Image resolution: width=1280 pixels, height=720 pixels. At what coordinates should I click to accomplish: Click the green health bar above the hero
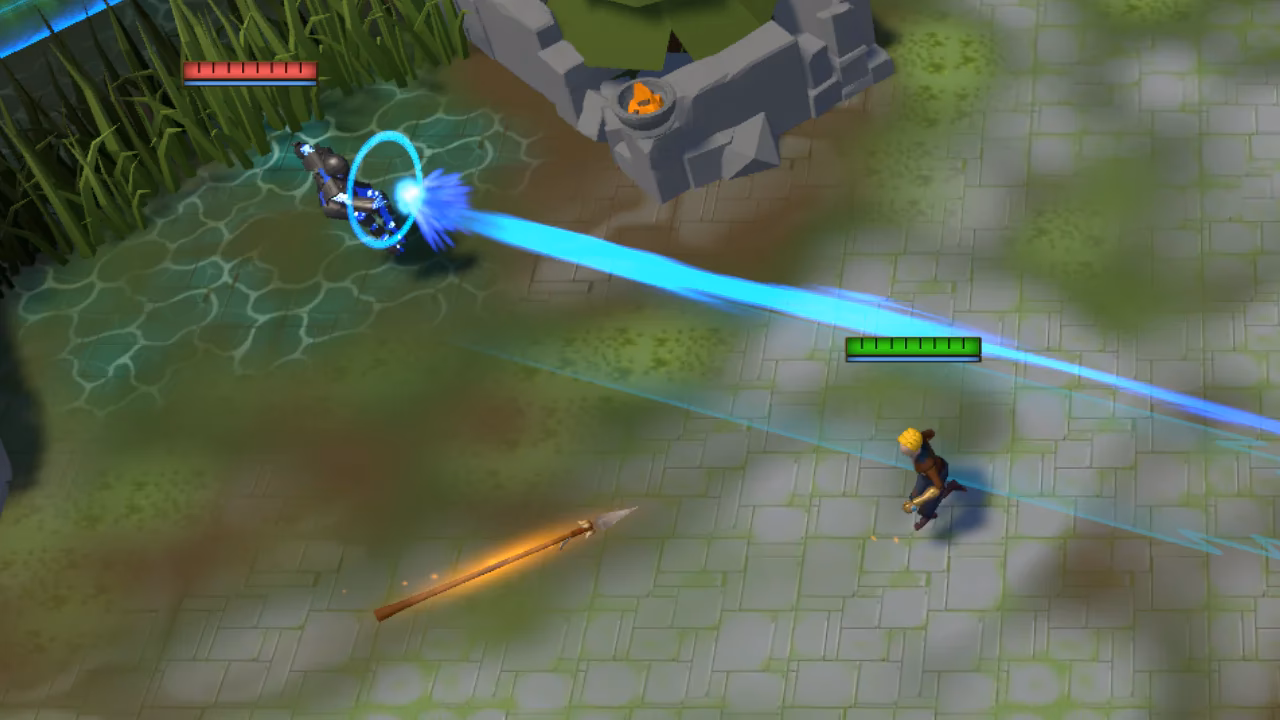[x=915, y=348]
